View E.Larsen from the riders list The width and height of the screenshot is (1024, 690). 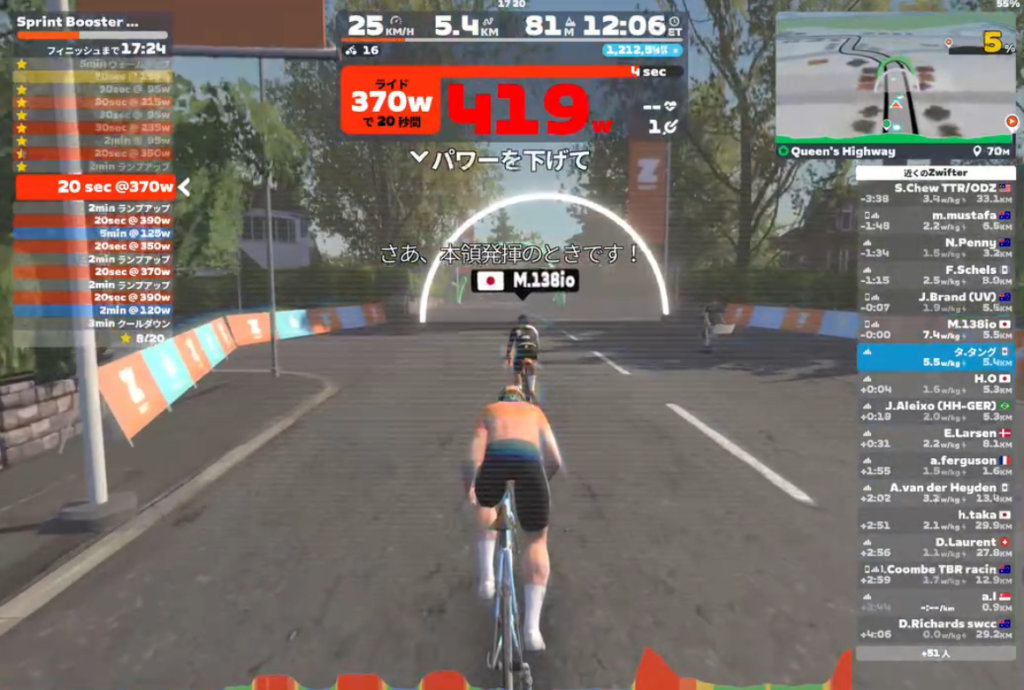tap(935, 438)
